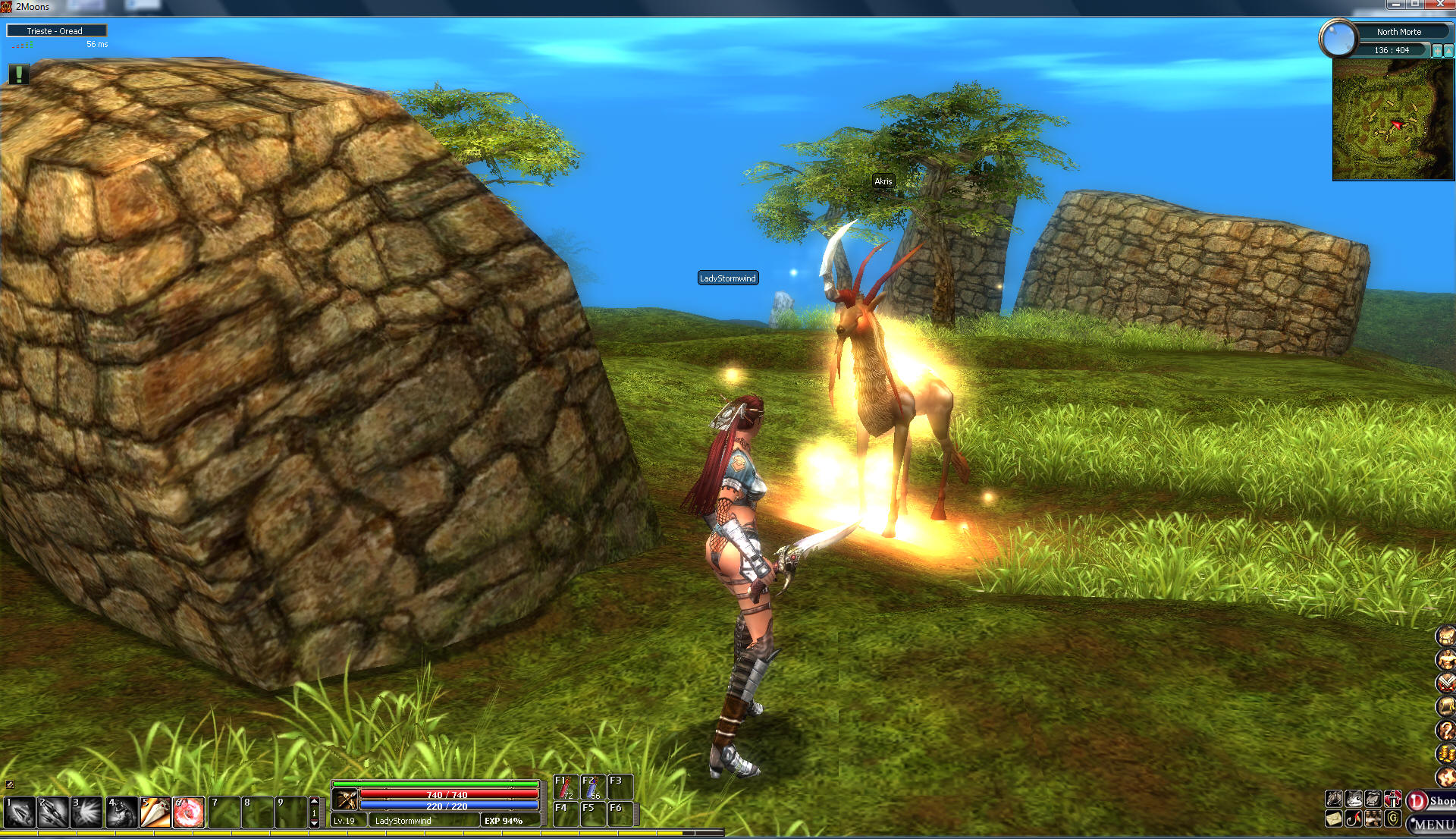Click the minimap plus zoom button
This screenshot has width=1456, height=839.
pos(1436,51)
